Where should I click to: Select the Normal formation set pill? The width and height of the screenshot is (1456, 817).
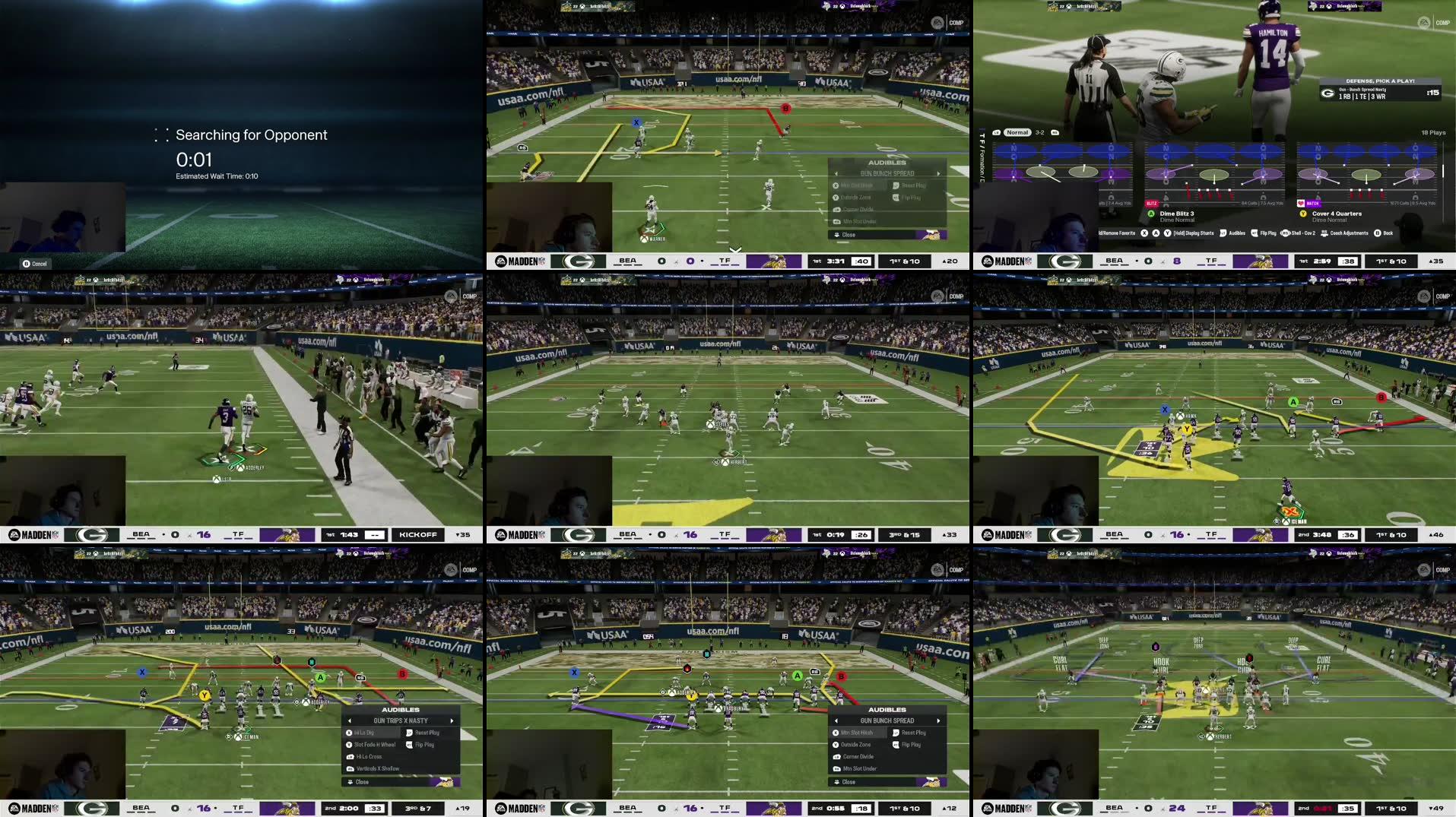click(x=1017, y=132)
